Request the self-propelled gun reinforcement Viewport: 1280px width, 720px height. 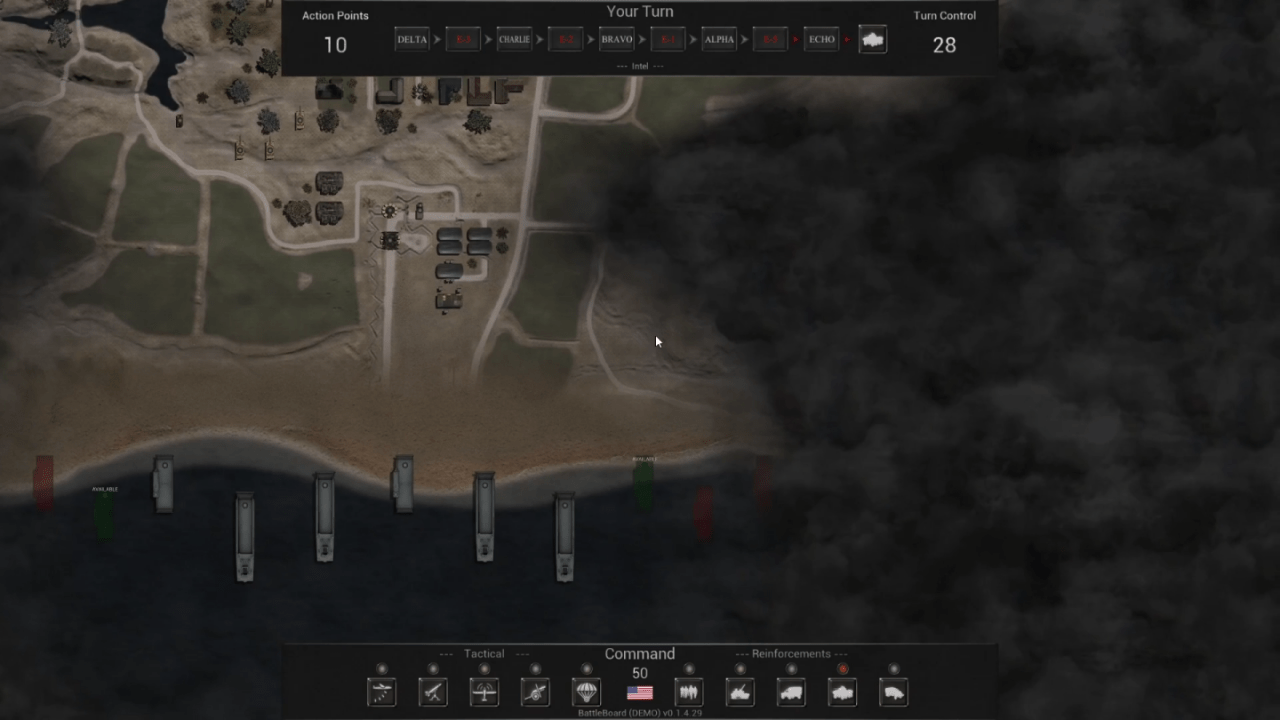[x=740, y=691]
